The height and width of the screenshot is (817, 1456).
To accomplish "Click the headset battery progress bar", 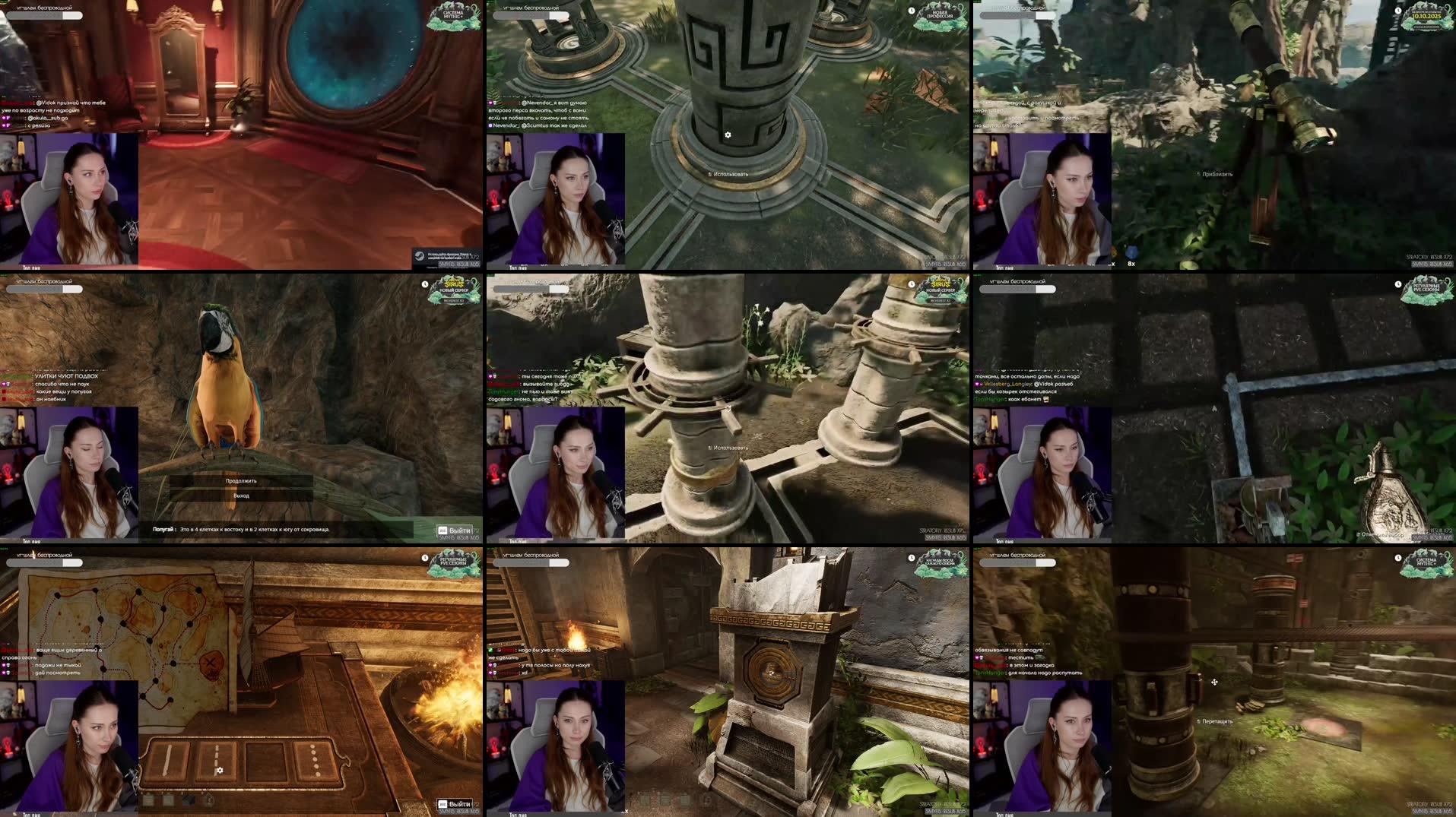I will [x=44, y=15].
